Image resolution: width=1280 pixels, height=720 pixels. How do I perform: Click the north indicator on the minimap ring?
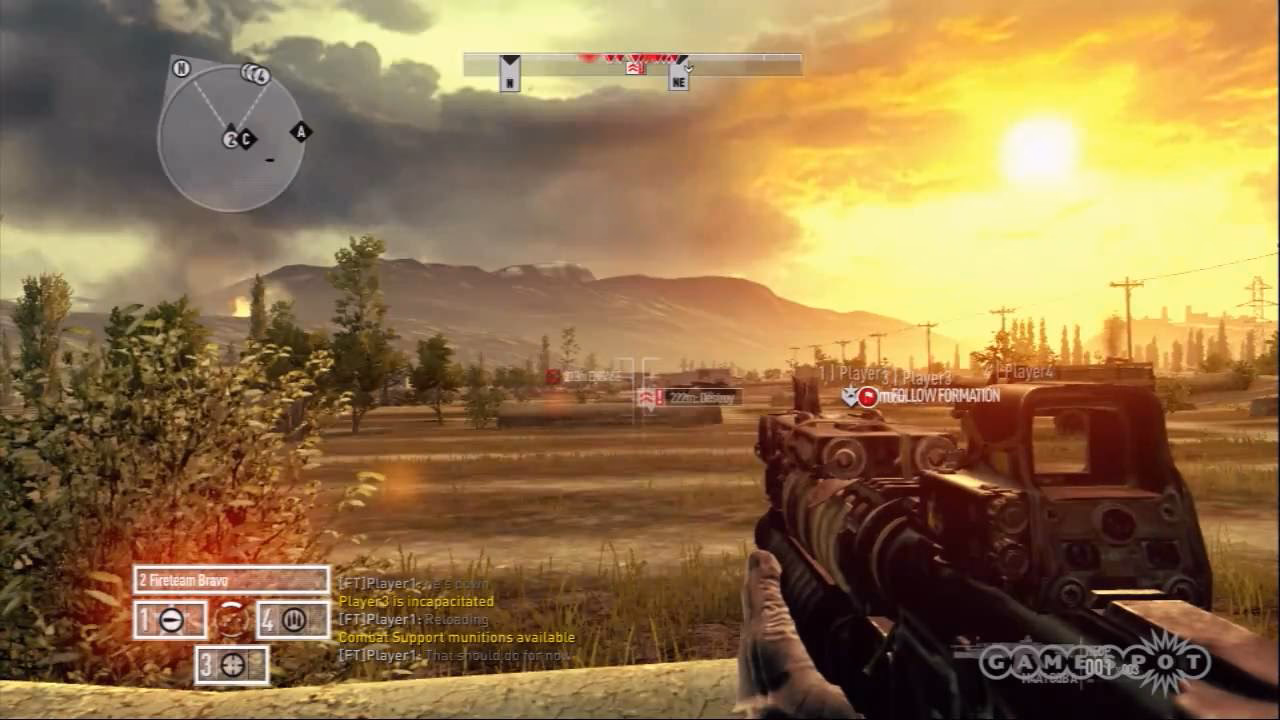pyautogui.click(x=181, y=70)
